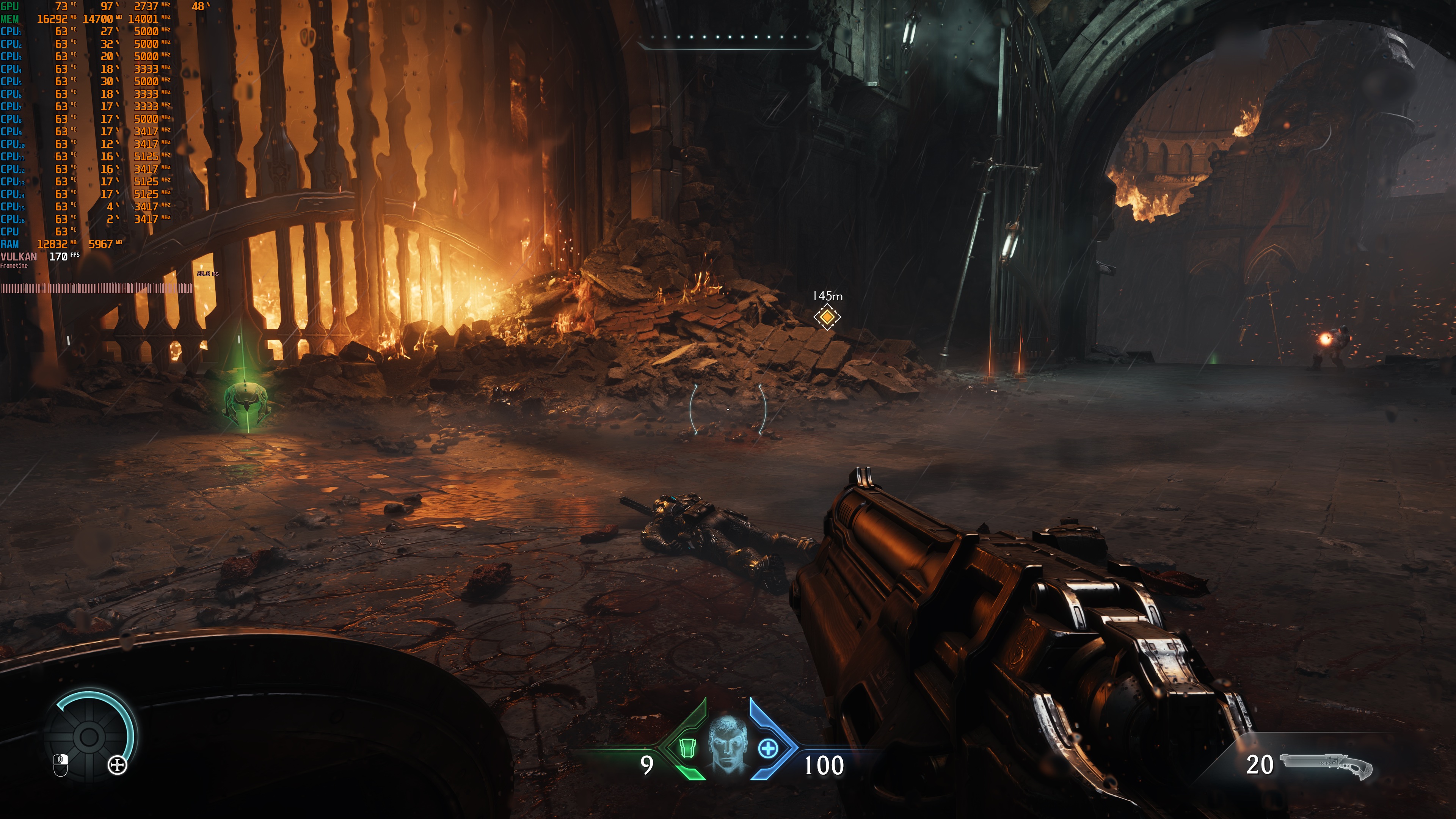Click the green armor icon

[x=687, y=748]
